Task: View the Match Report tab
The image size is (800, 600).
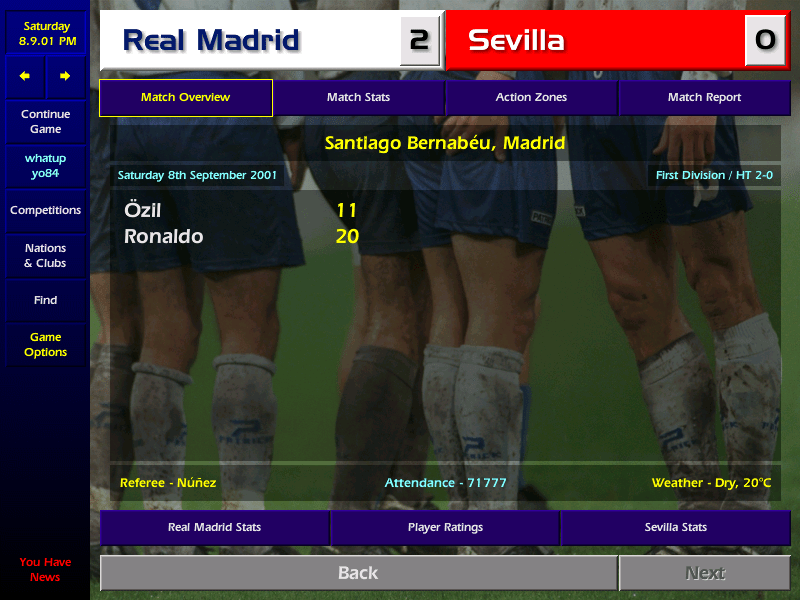Action: click(x=704, y=98)
